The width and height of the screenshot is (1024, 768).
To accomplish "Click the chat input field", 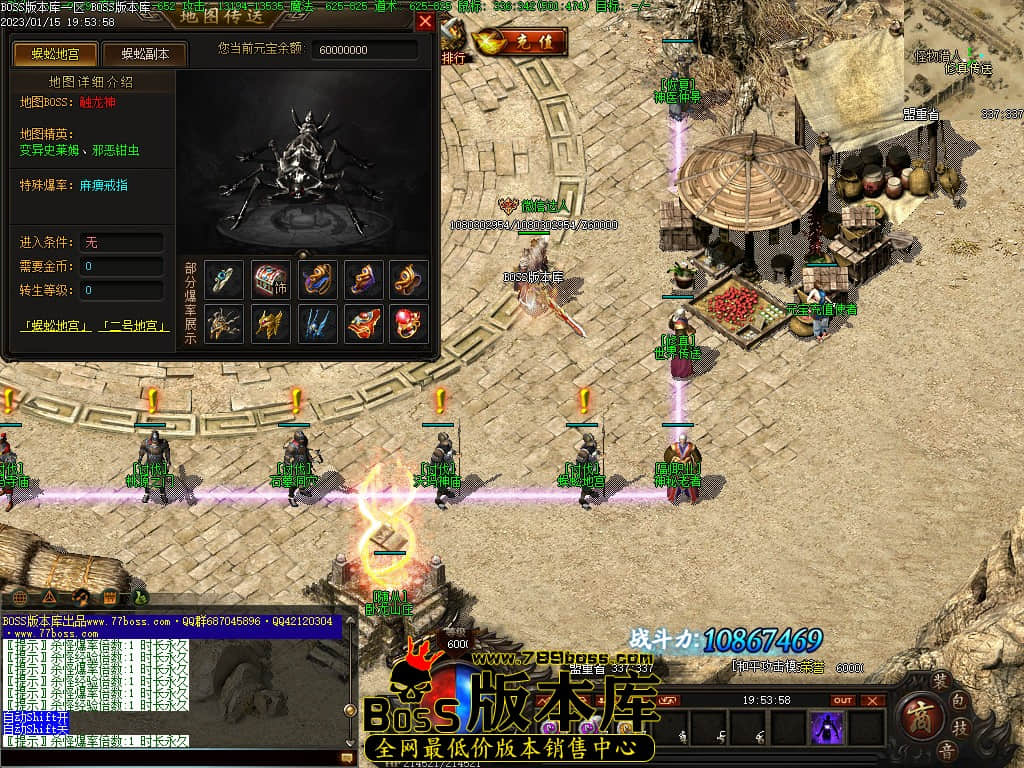I will tap(170, 758).
